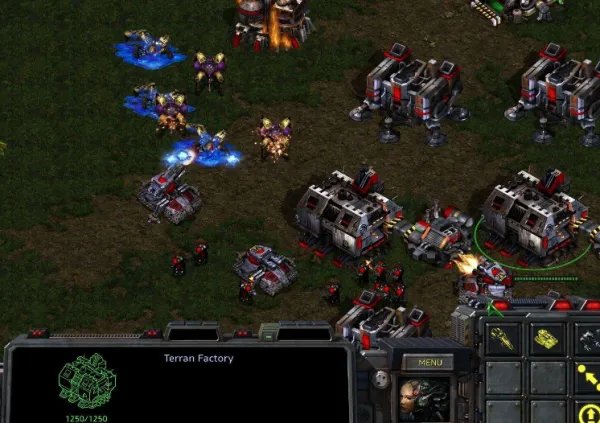Choose the Goliath build icon
Image resolution: width=600 pixels, height=423 pixels.
588,337
